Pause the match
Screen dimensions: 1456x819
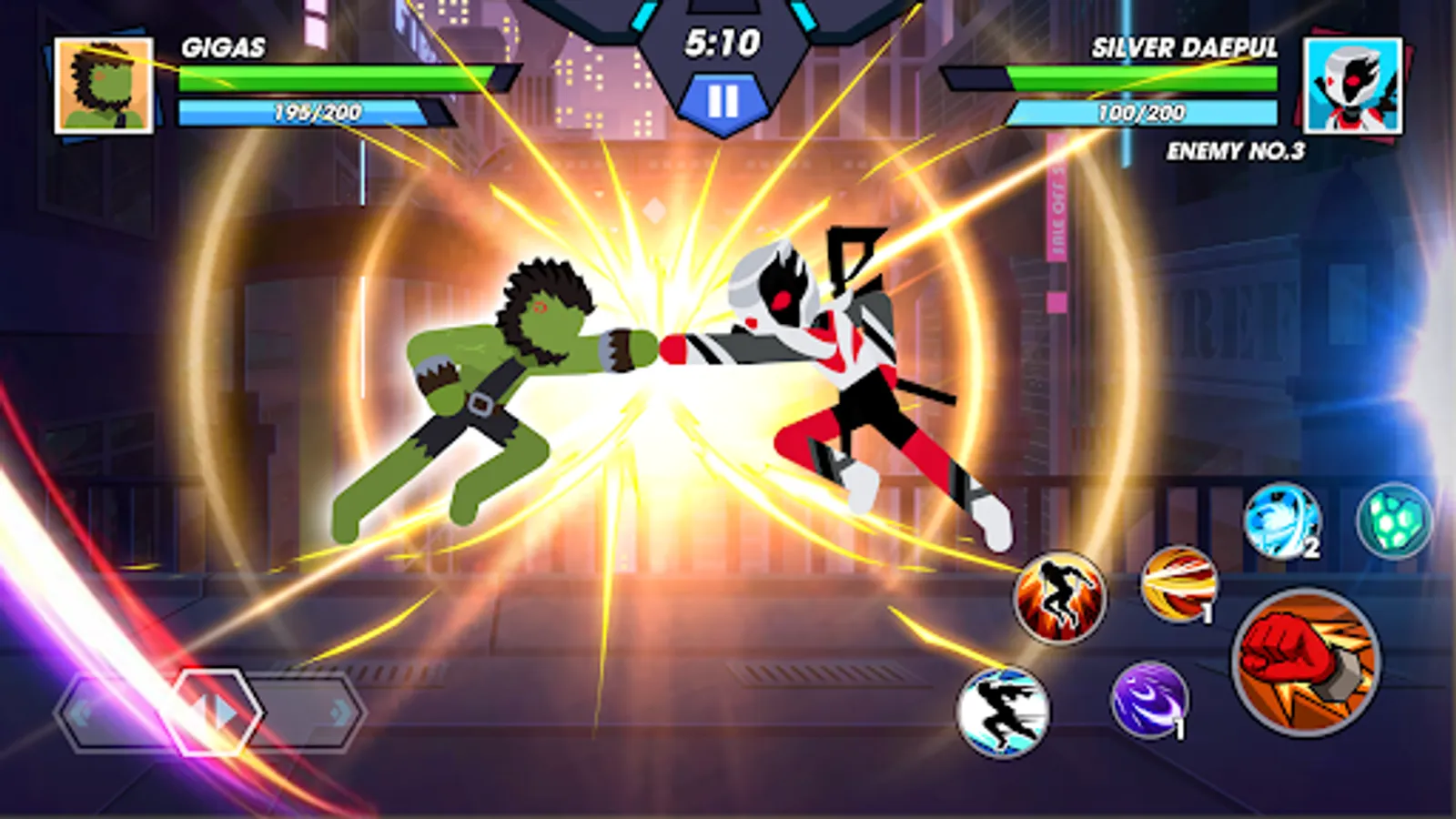[x=724, y=103]
